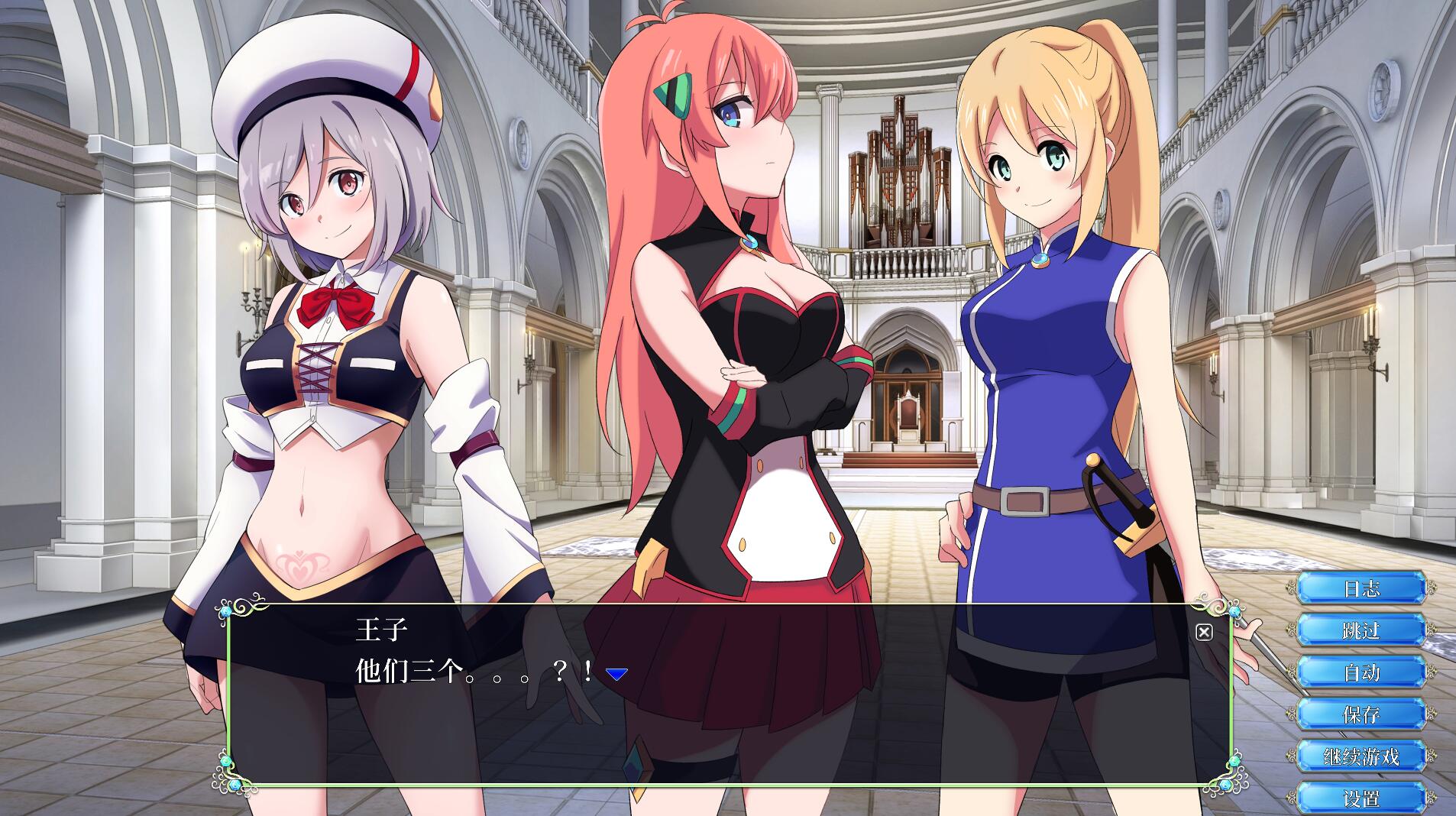Open the 设置 settings button

pyautogui.click(x=1361, y=798)
